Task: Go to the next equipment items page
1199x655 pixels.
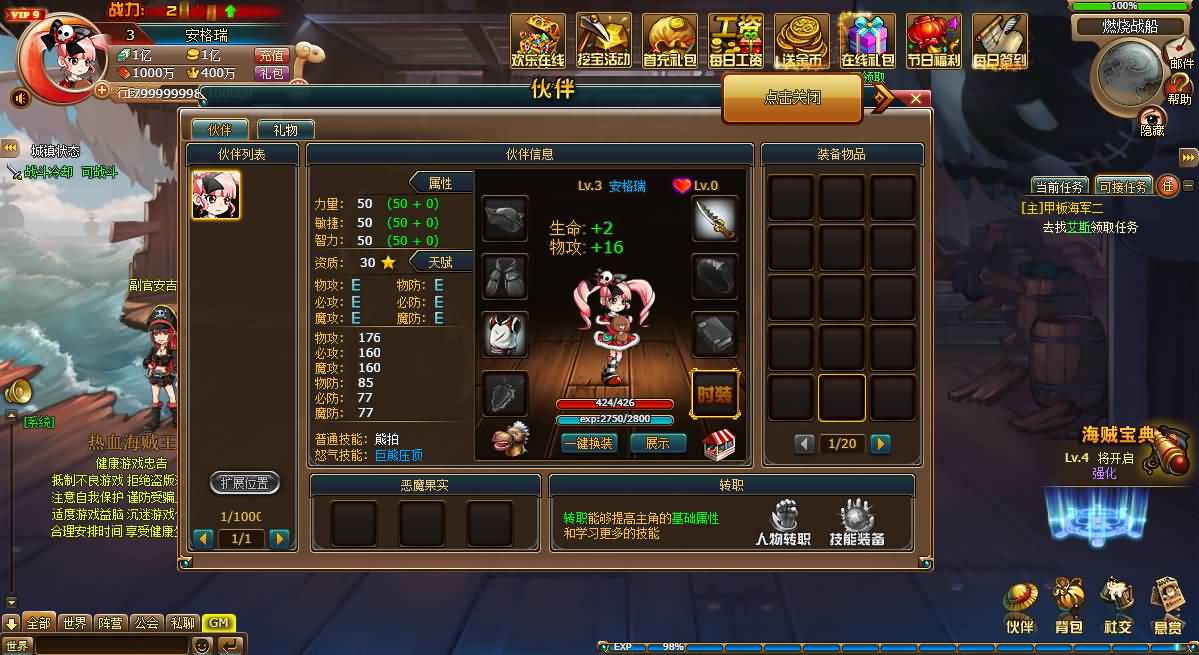Action: point(879,444)
